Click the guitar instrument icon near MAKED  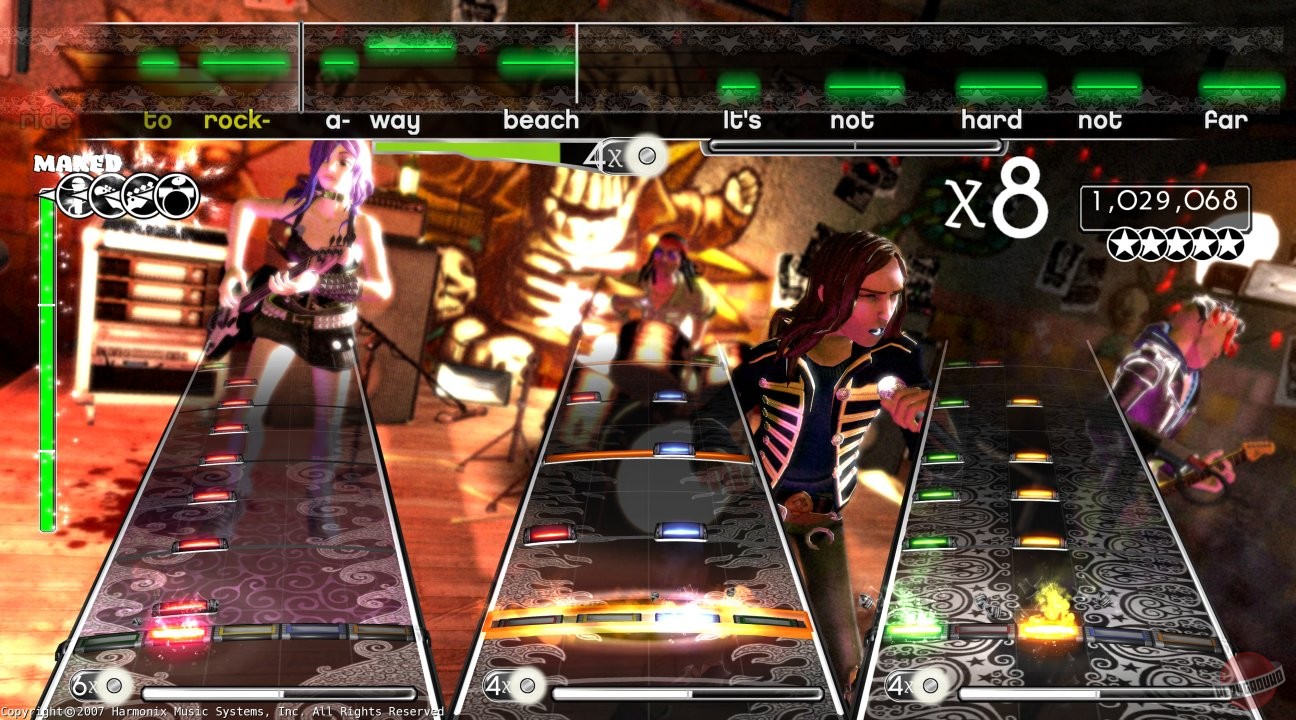tap(139, 195)
